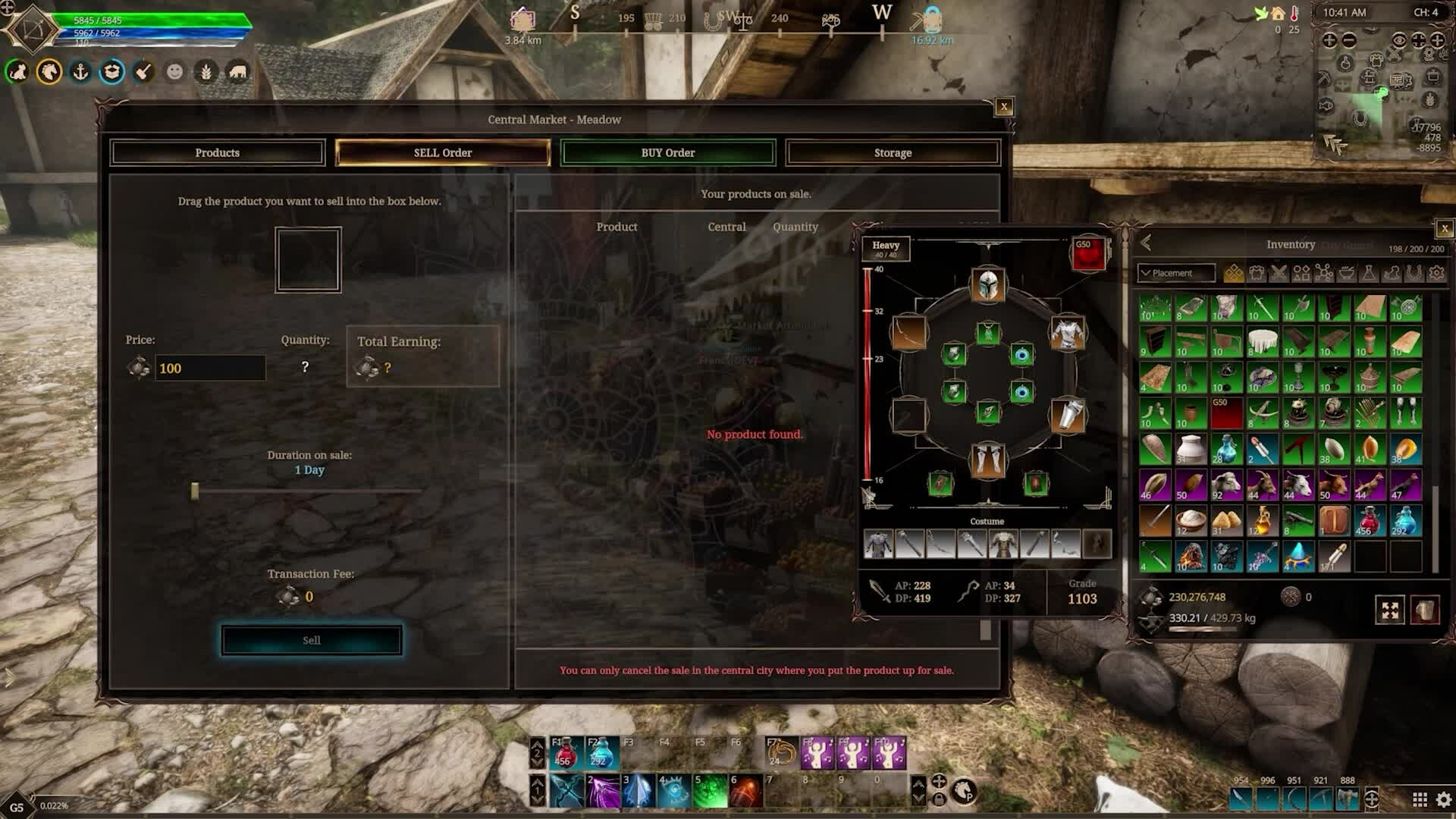Use the F1 red potion hotbar slot
Viewport: 1456px width, 819px height.
[x=566, y=752]
